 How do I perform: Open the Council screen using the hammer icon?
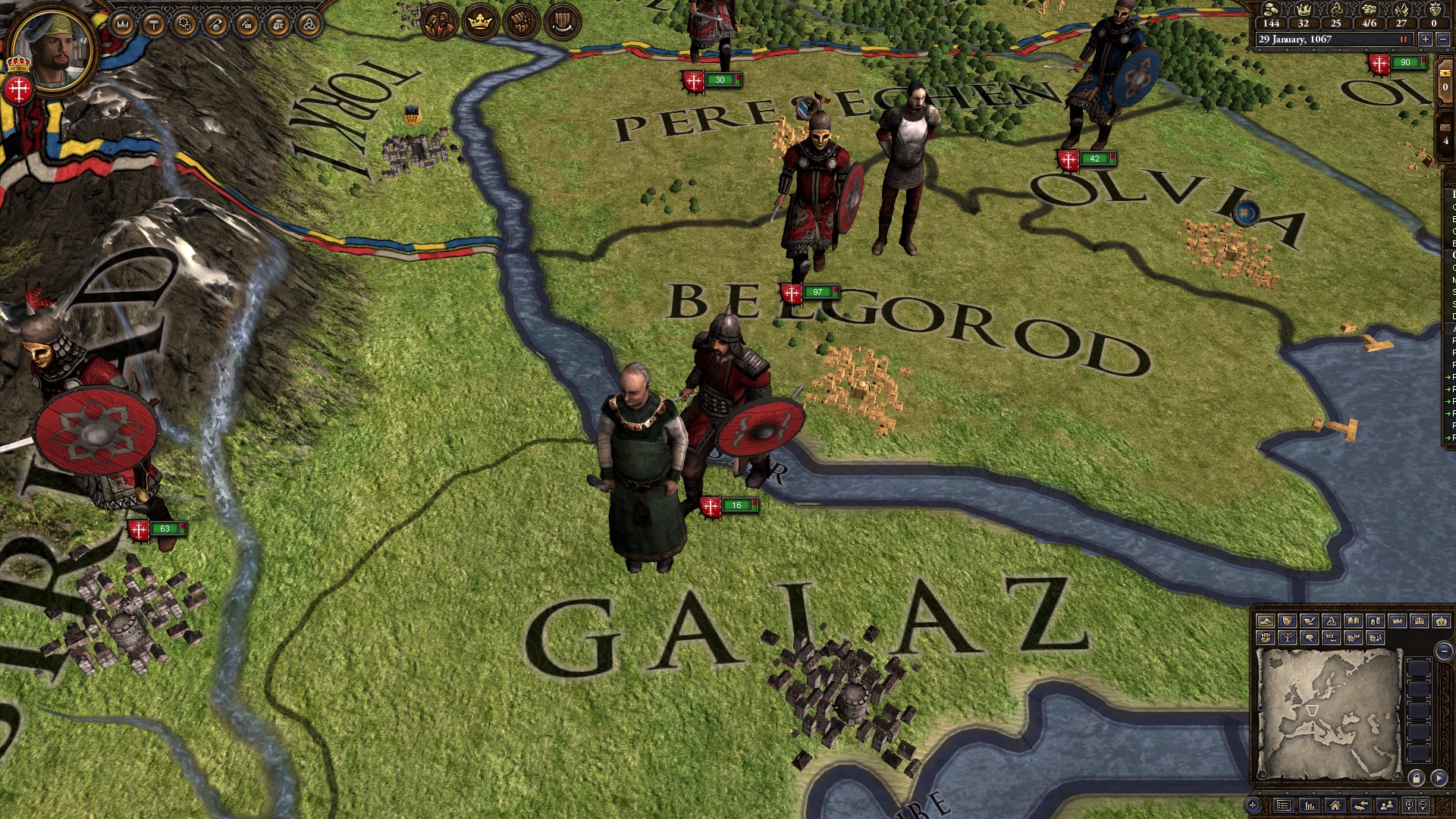click(x=153, y=25)
